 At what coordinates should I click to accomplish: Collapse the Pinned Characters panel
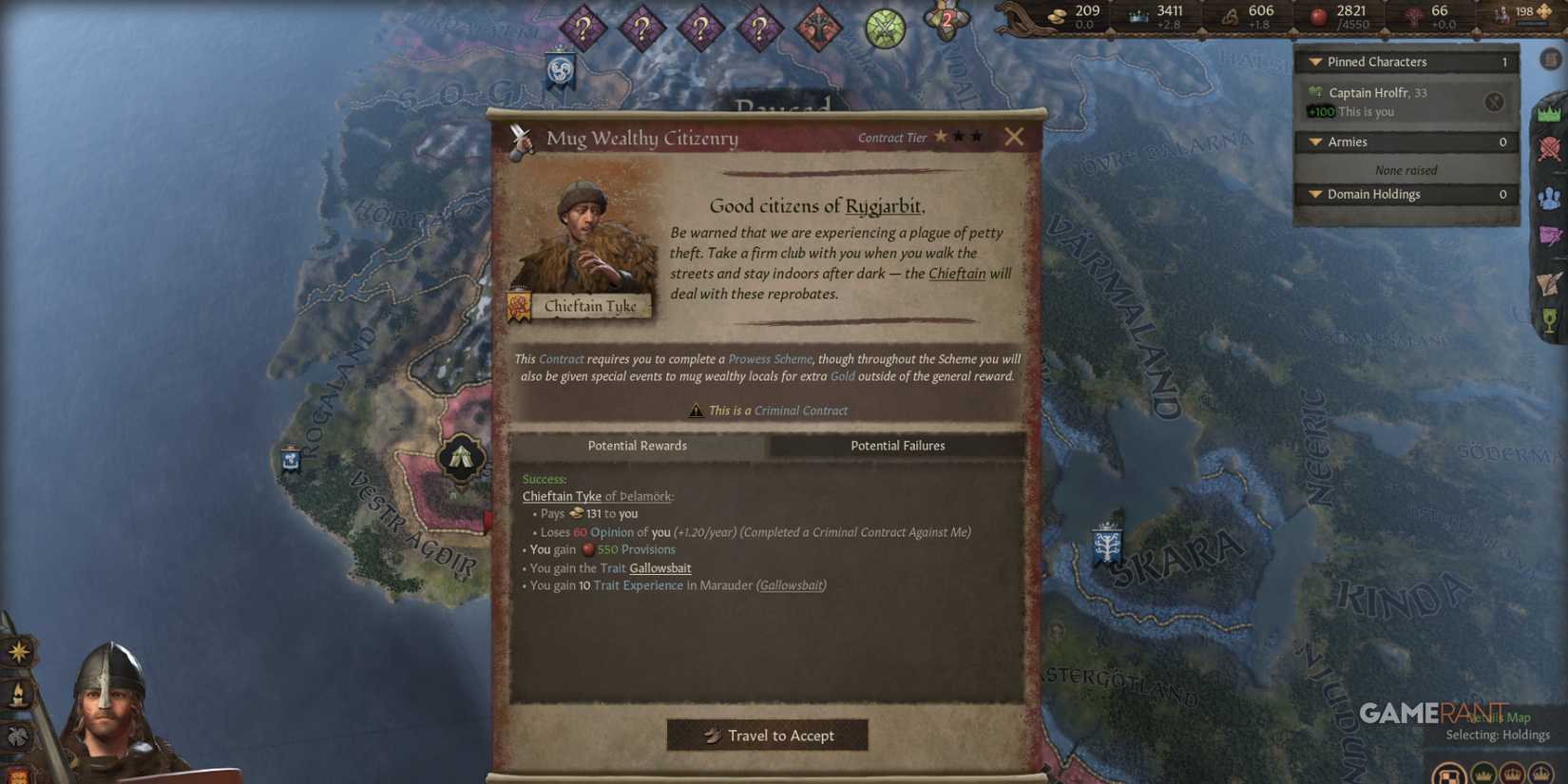click(1313, 61)
